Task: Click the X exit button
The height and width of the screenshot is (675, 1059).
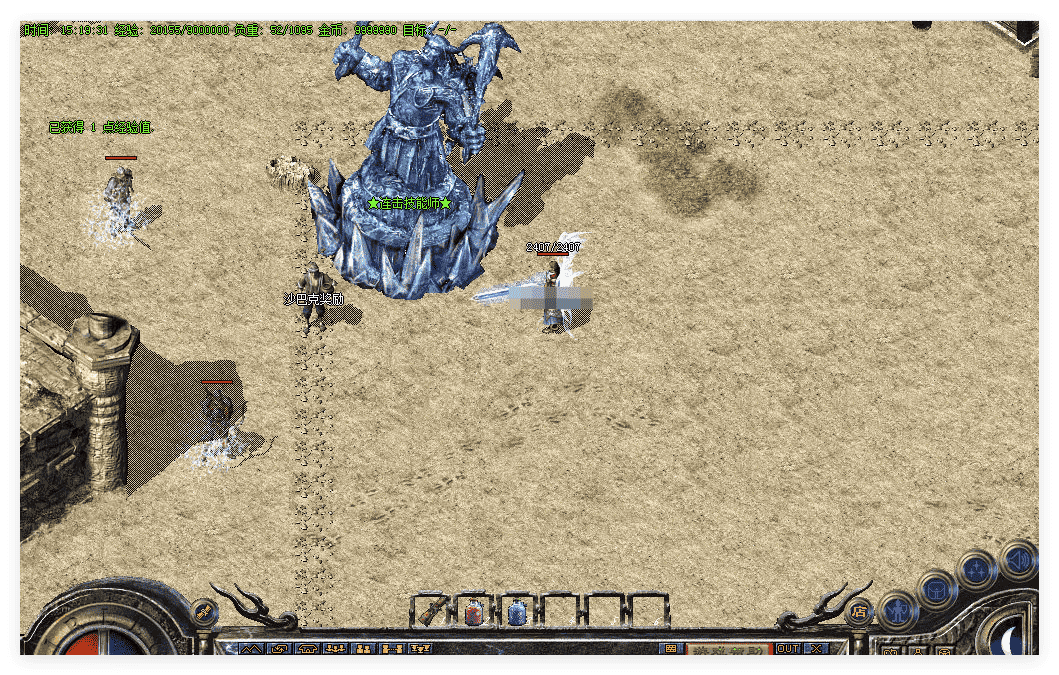Action: click(x=817, y=648)
